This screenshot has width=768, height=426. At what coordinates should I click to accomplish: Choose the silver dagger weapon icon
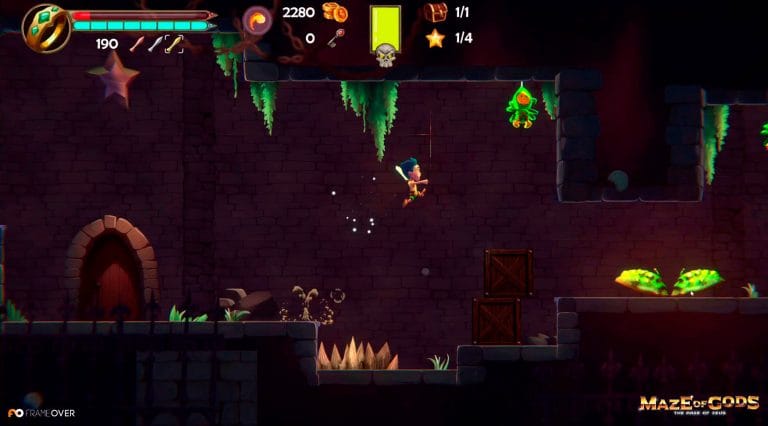pyautogui.click(x=154, y=44)
